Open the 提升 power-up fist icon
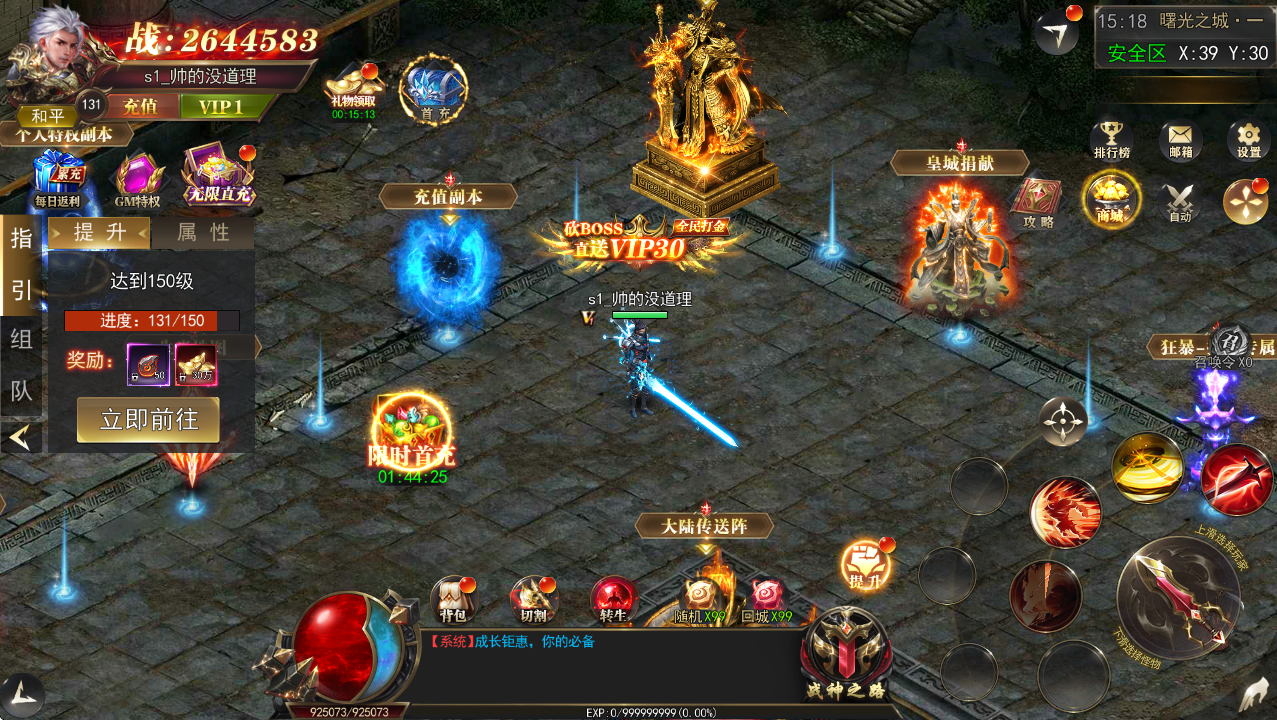The height and width of the screenshot is (720, 1277). pyautogui.click(x=862, y=564)
